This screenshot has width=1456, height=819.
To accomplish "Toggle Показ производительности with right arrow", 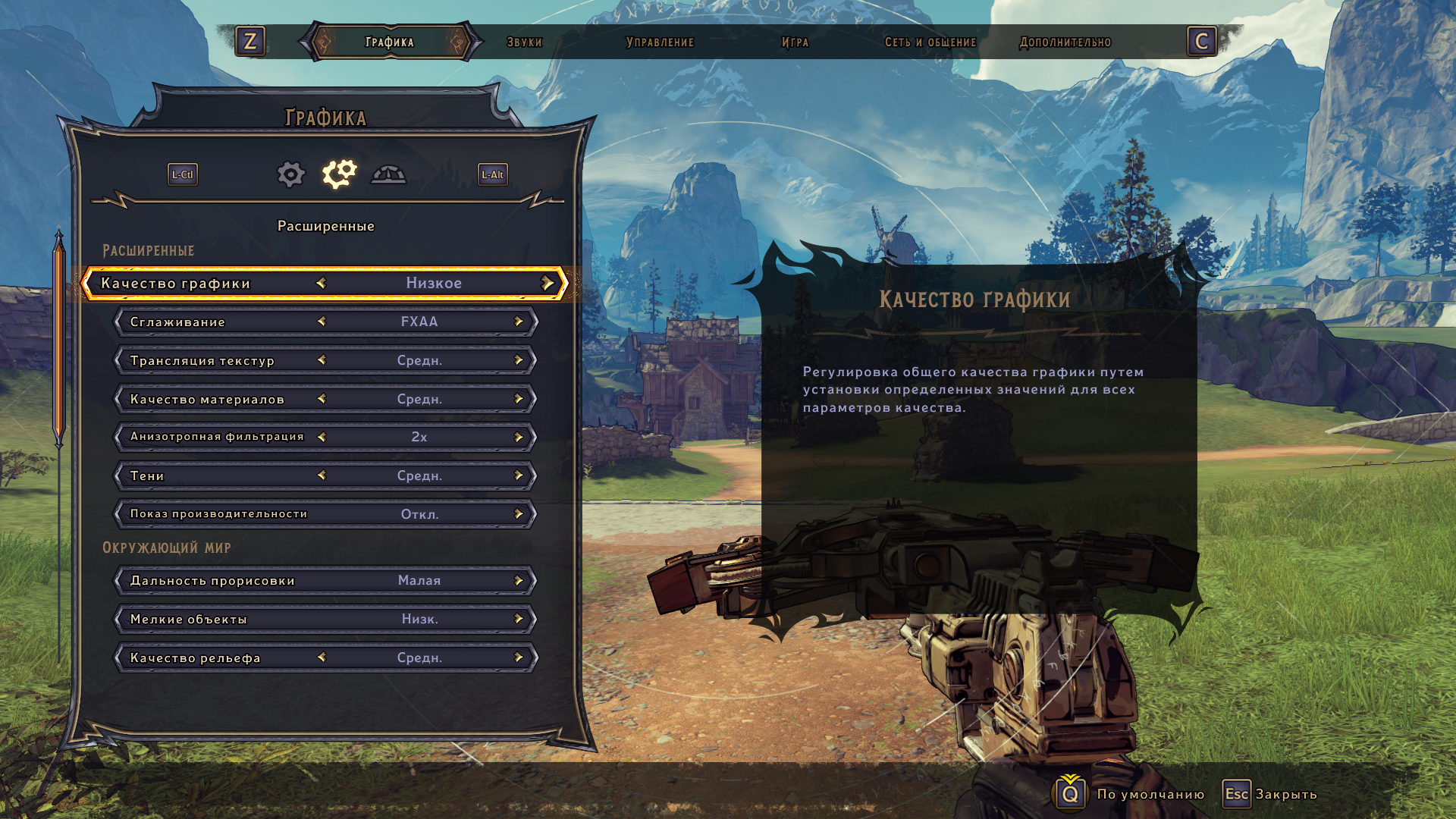I will (x=519, y=514).
